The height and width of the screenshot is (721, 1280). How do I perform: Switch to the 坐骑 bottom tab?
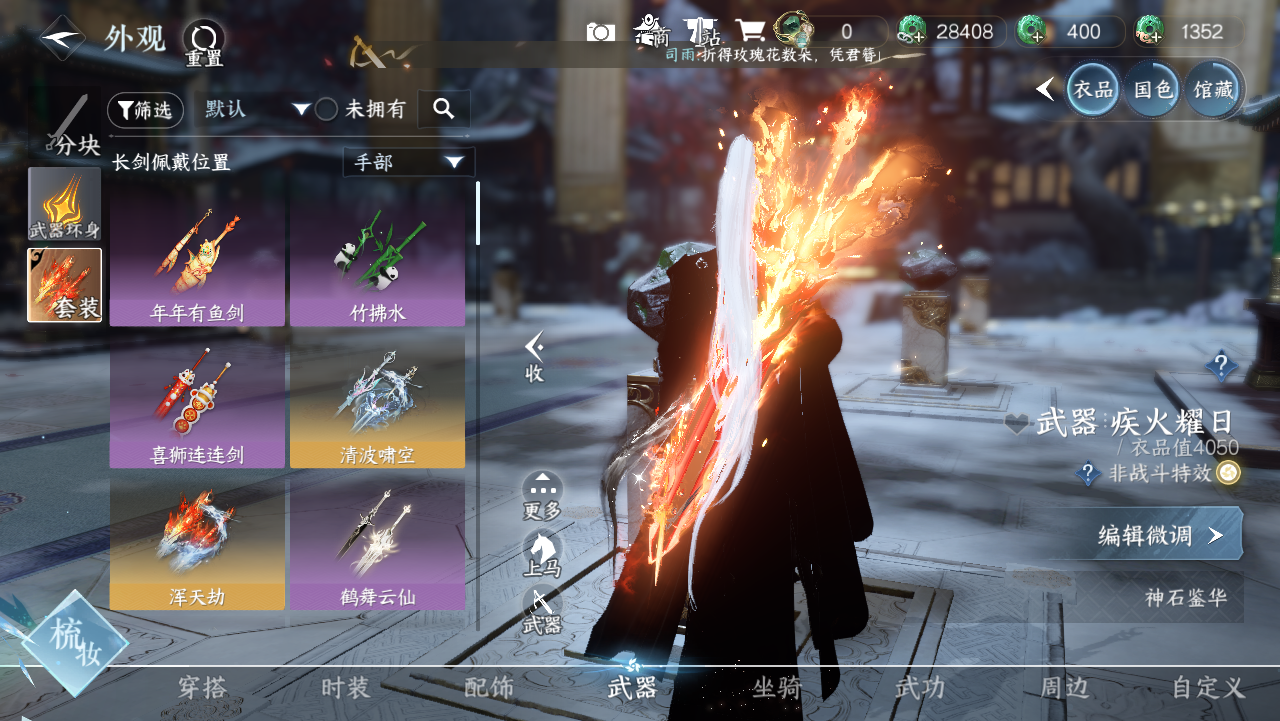click(x=777, y=688)
